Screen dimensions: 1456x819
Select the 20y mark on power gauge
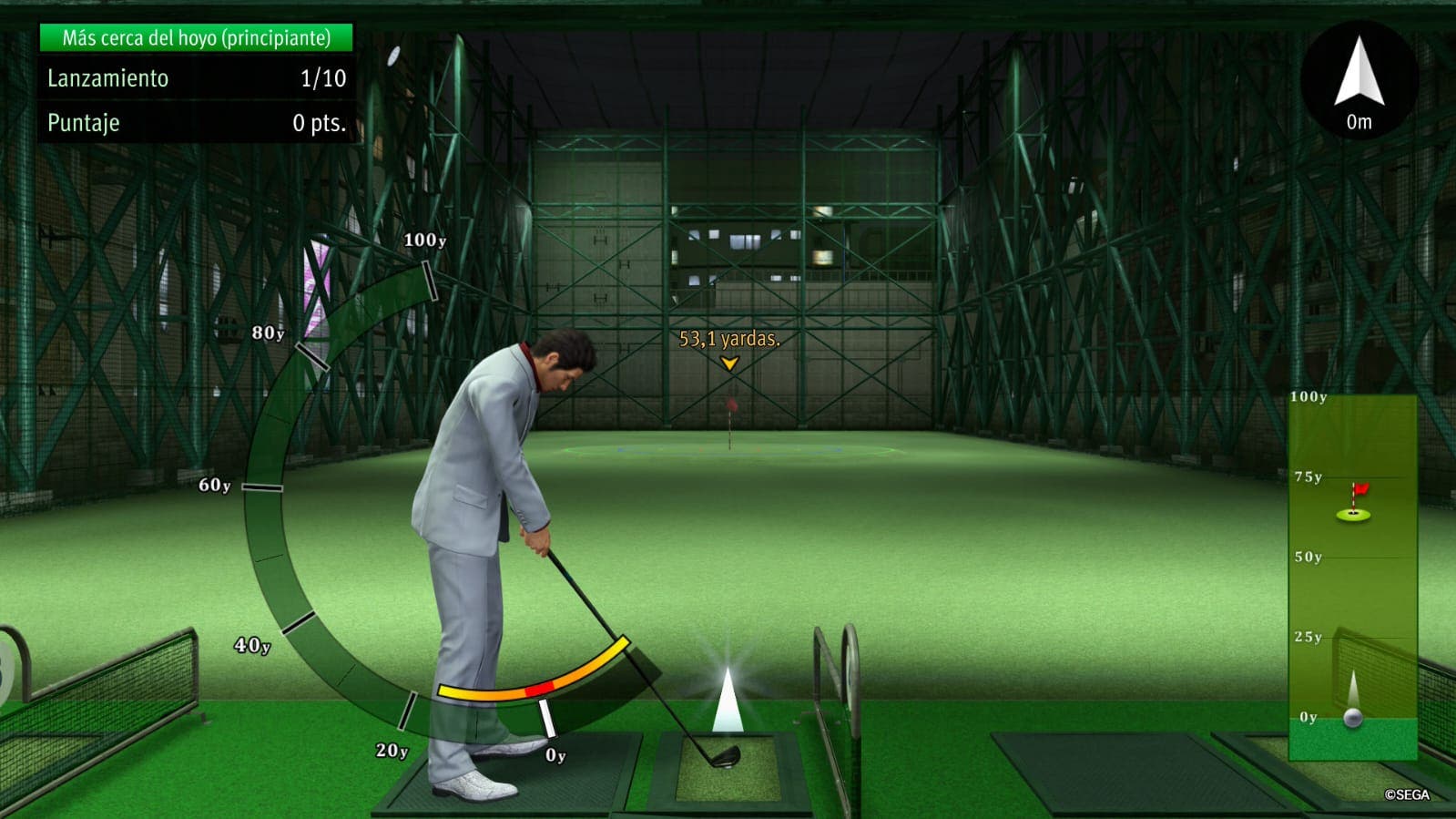pos(393,748)
